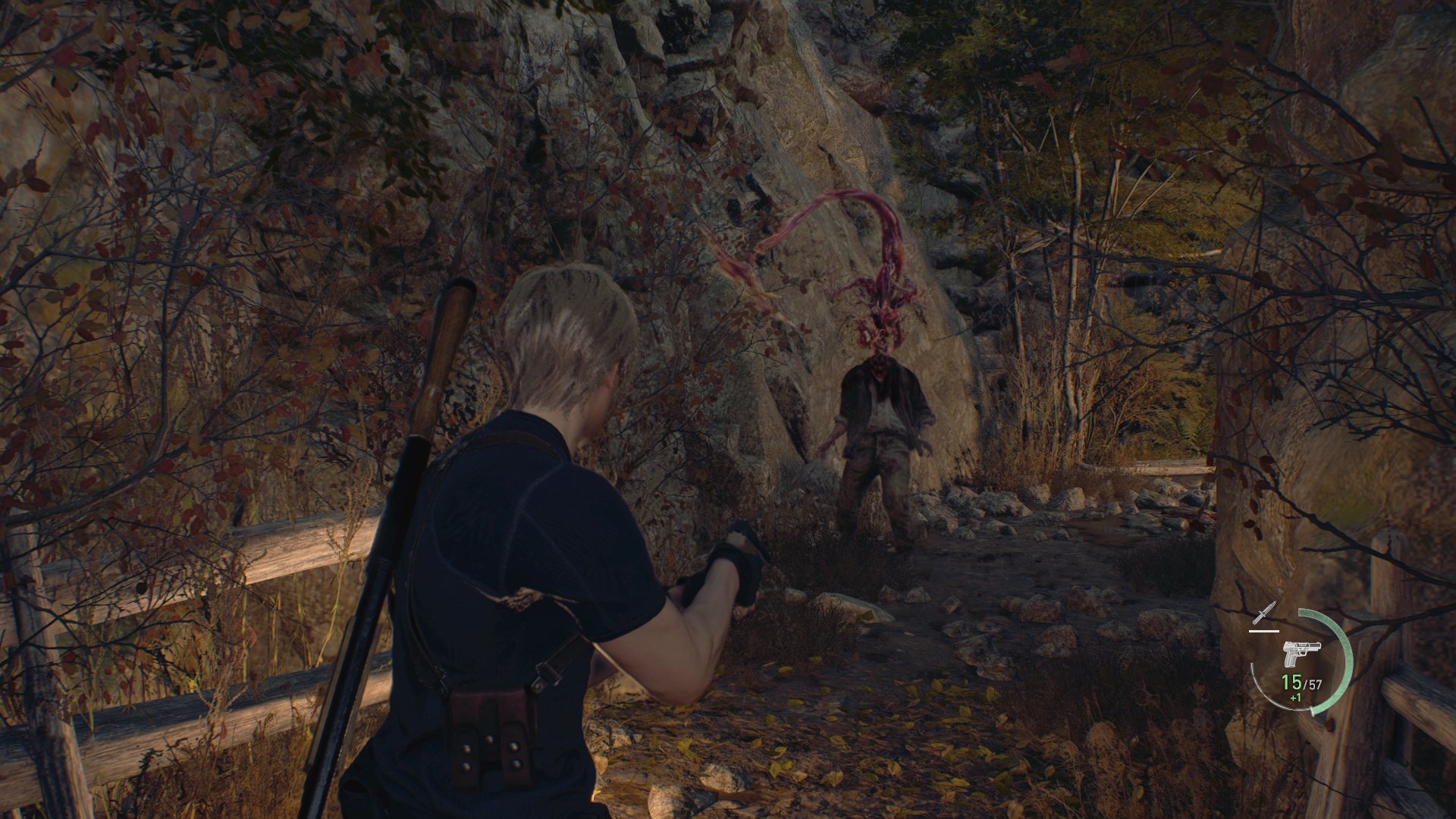Select the equipped handgun weapon icon
This screenshot has width=1456, height=819.
(x=1301, y=653)
